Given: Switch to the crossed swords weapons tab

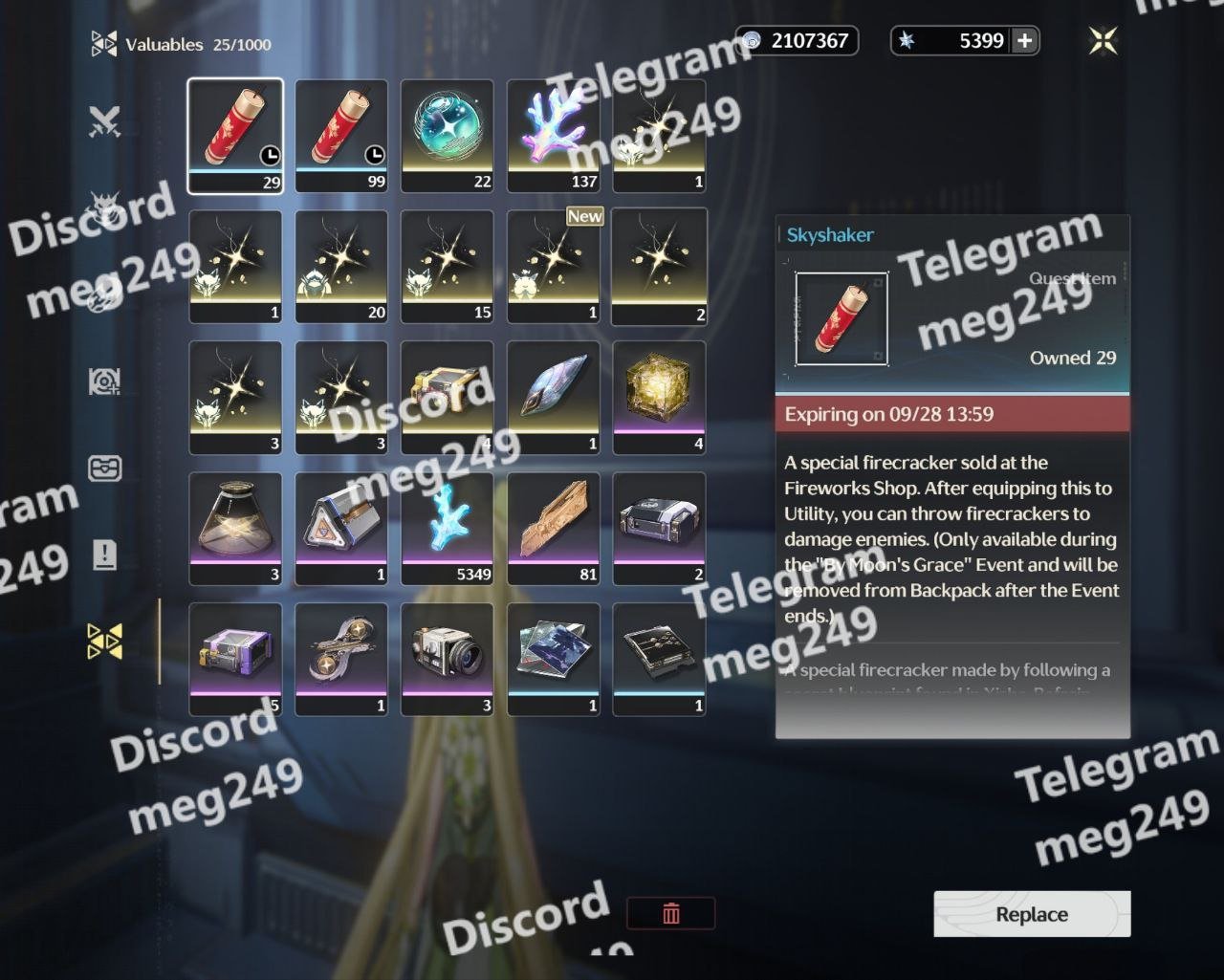Looking at the screenshot, I should (104, 121).
